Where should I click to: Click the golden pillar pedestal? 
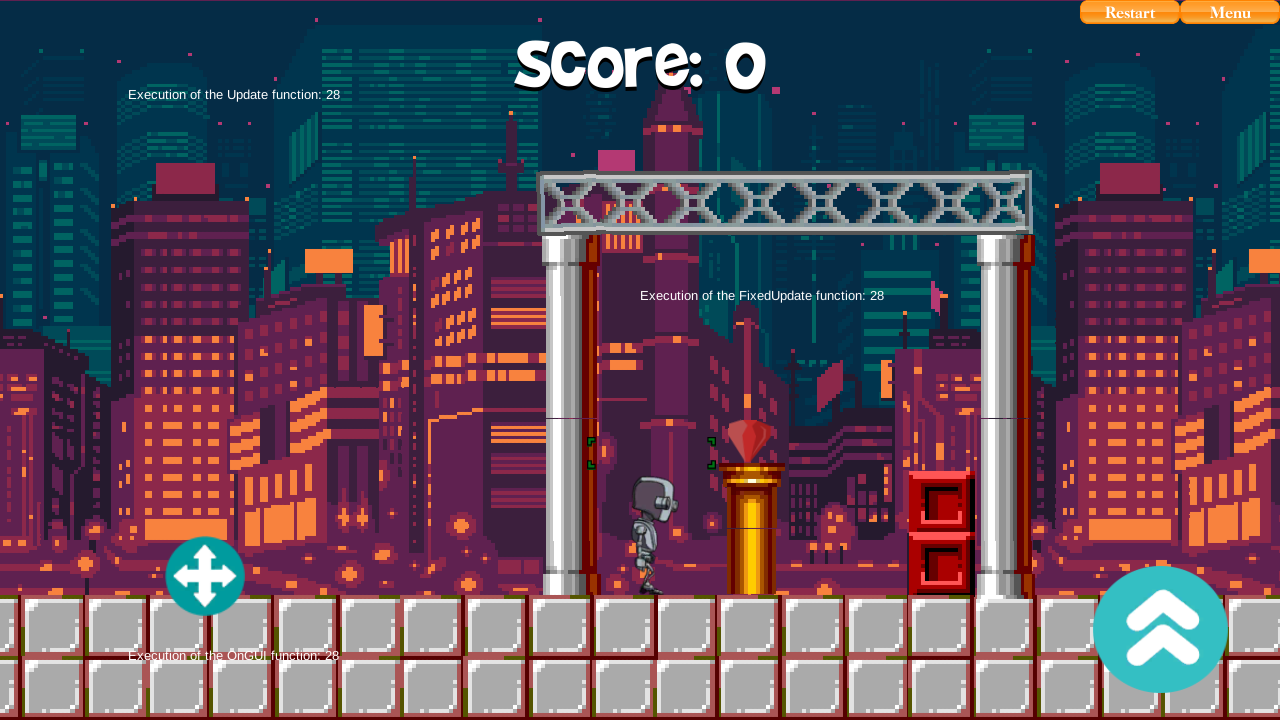point(751,525)
